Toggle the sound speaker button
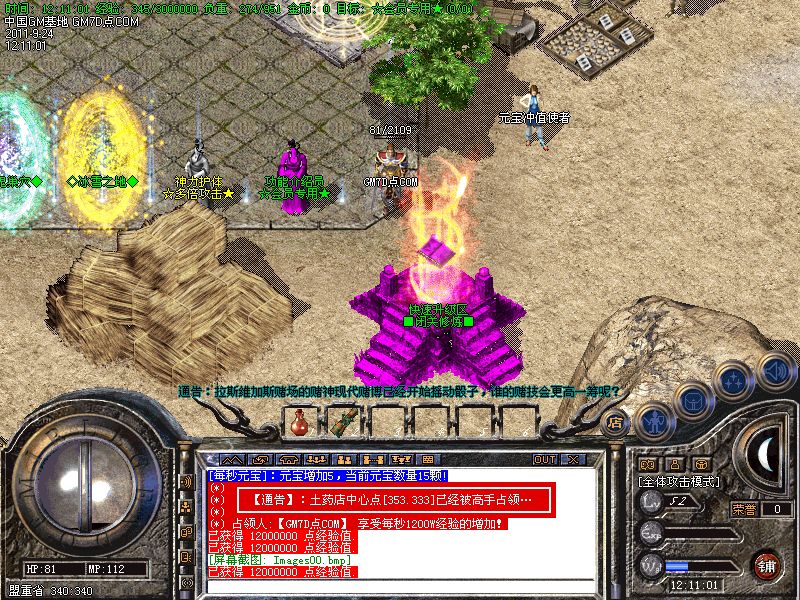800x600 pixels. 775,370
